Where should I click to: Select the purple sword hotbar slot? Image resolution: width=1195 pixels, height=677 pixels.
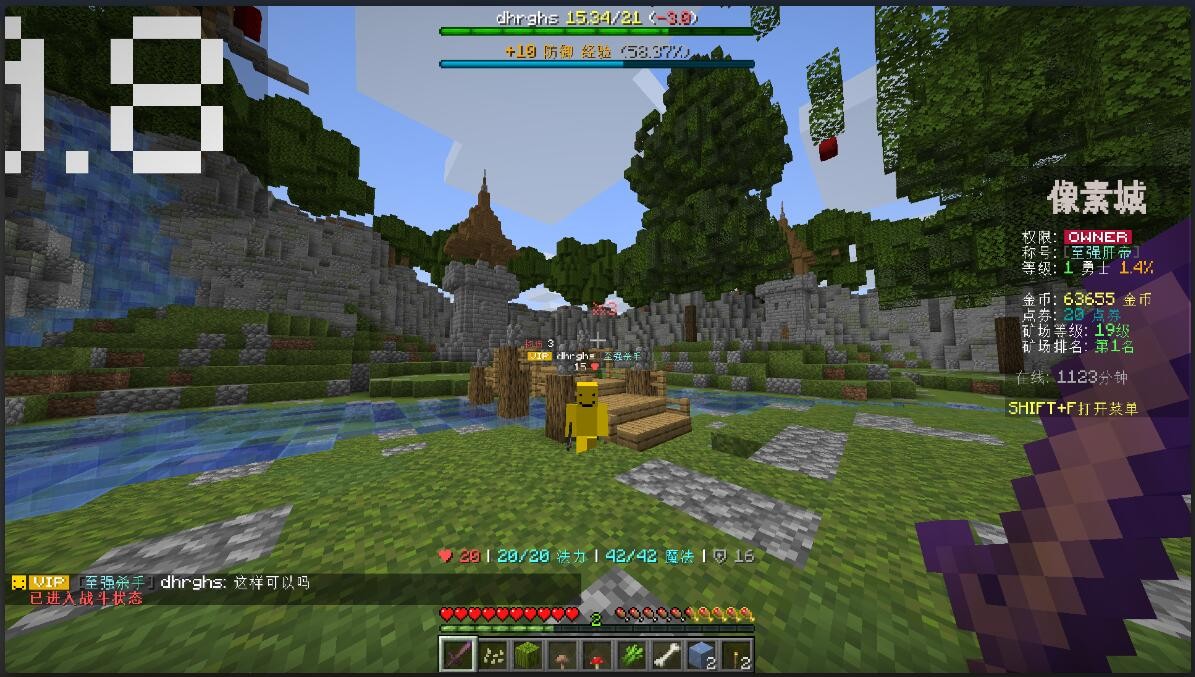457,655
